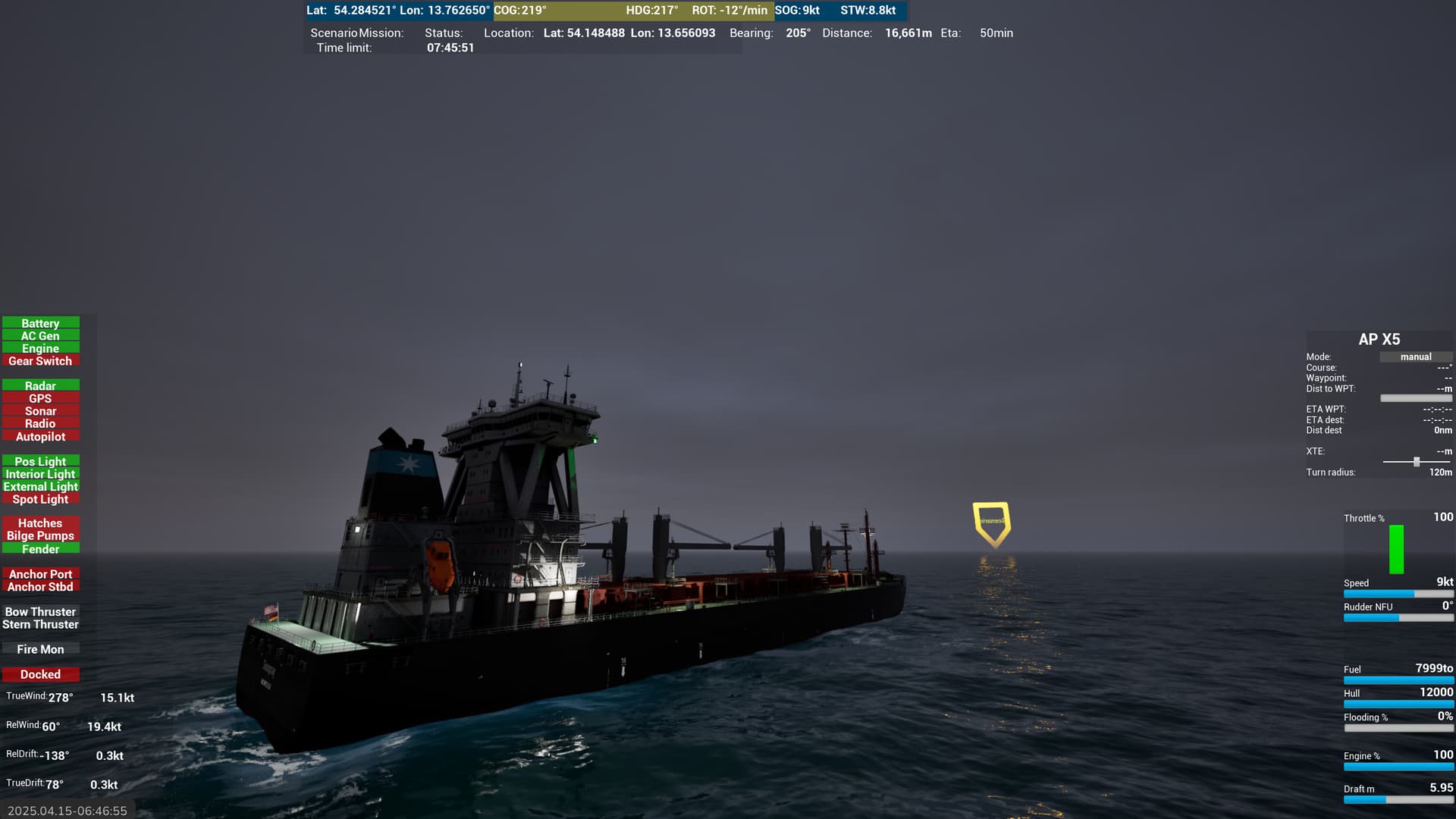Viewport: 1456px width, 819px height.
Task: Drop the Anchor Port
Action: coord(40,574)
